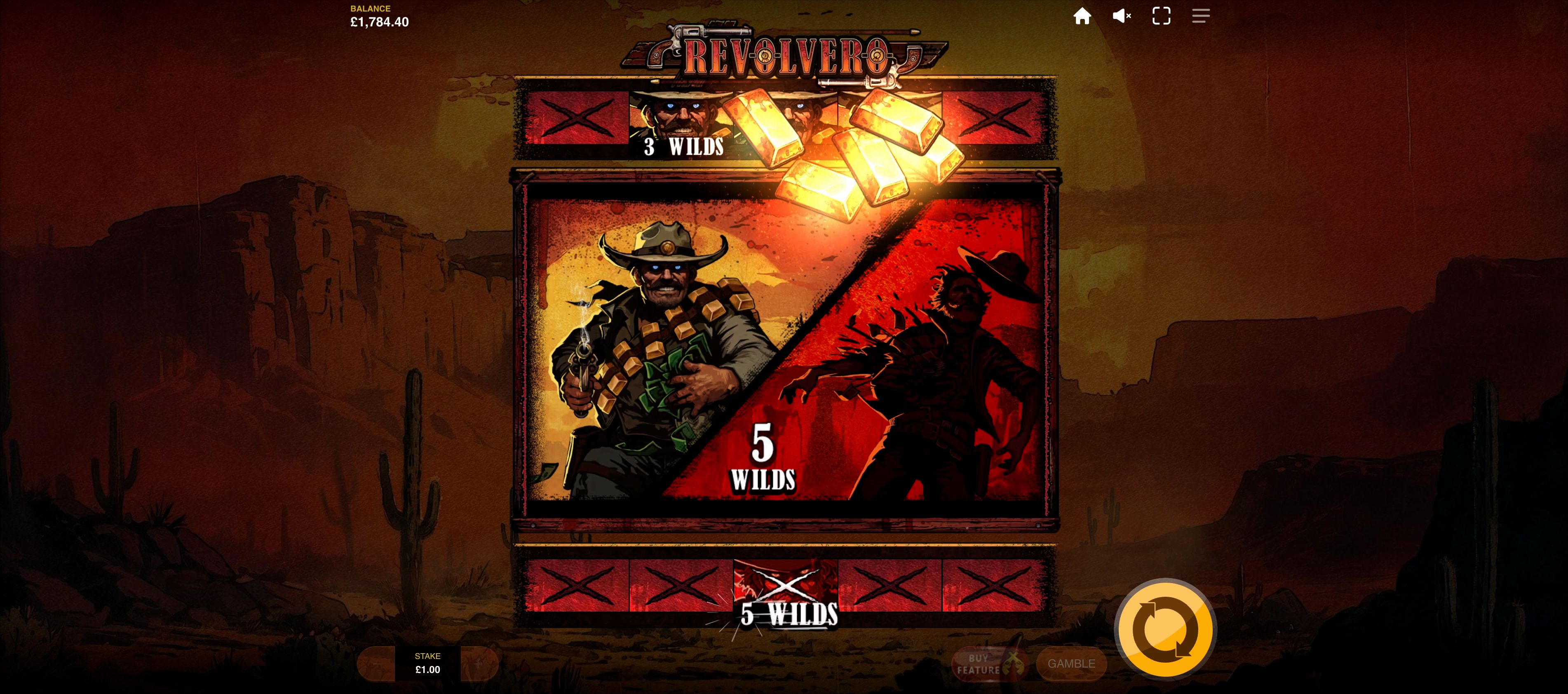This screenshot has height=694, width=1568.
Task: Click the crossed pistols Buy Feature icon
Action: click(1014, 664)
